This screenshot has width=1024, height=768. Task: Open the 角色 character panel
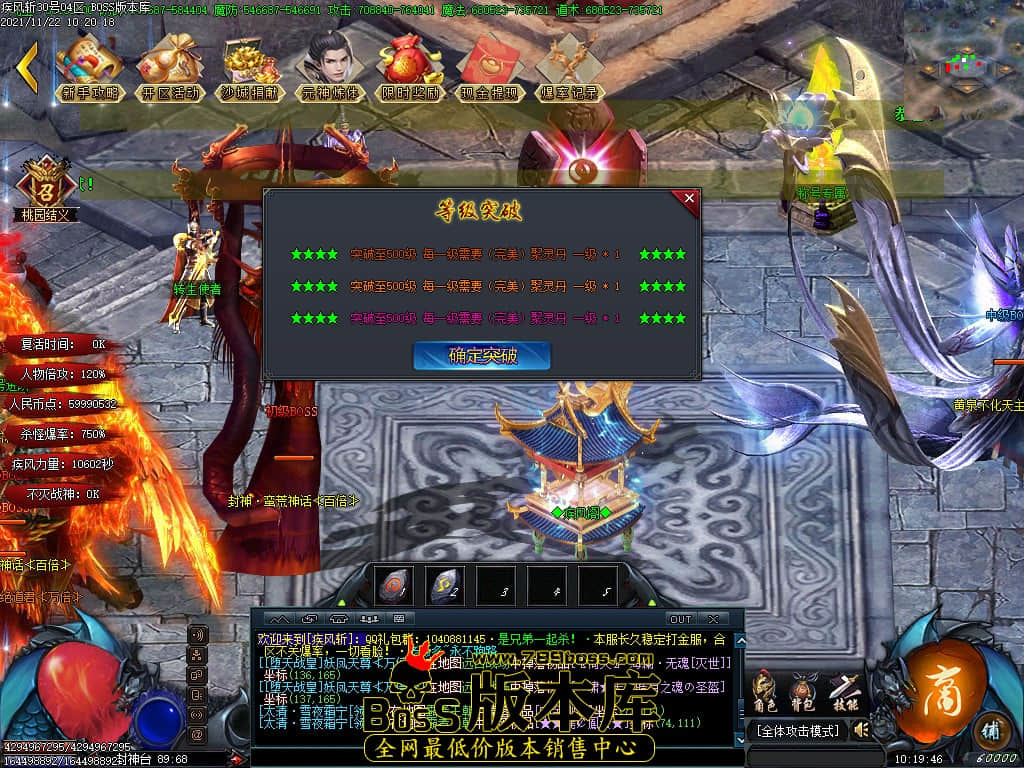(x=764, y=690)
